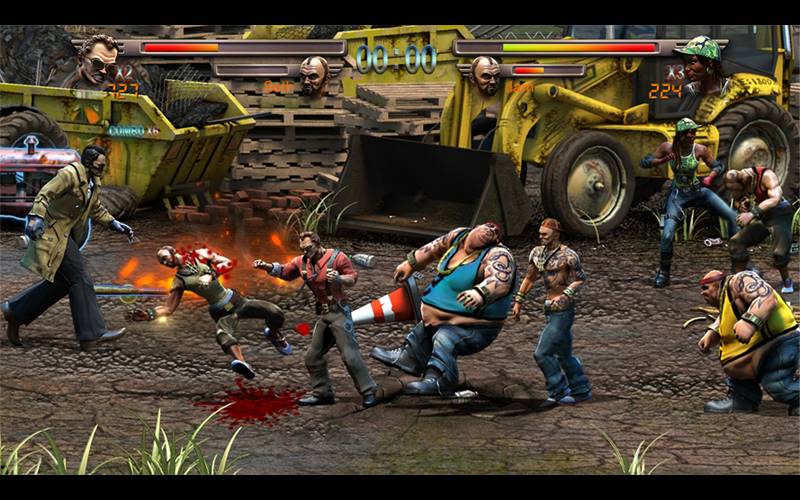
Task: Click player one's sunglasses character portrait
Action: (x=99, y=60)
